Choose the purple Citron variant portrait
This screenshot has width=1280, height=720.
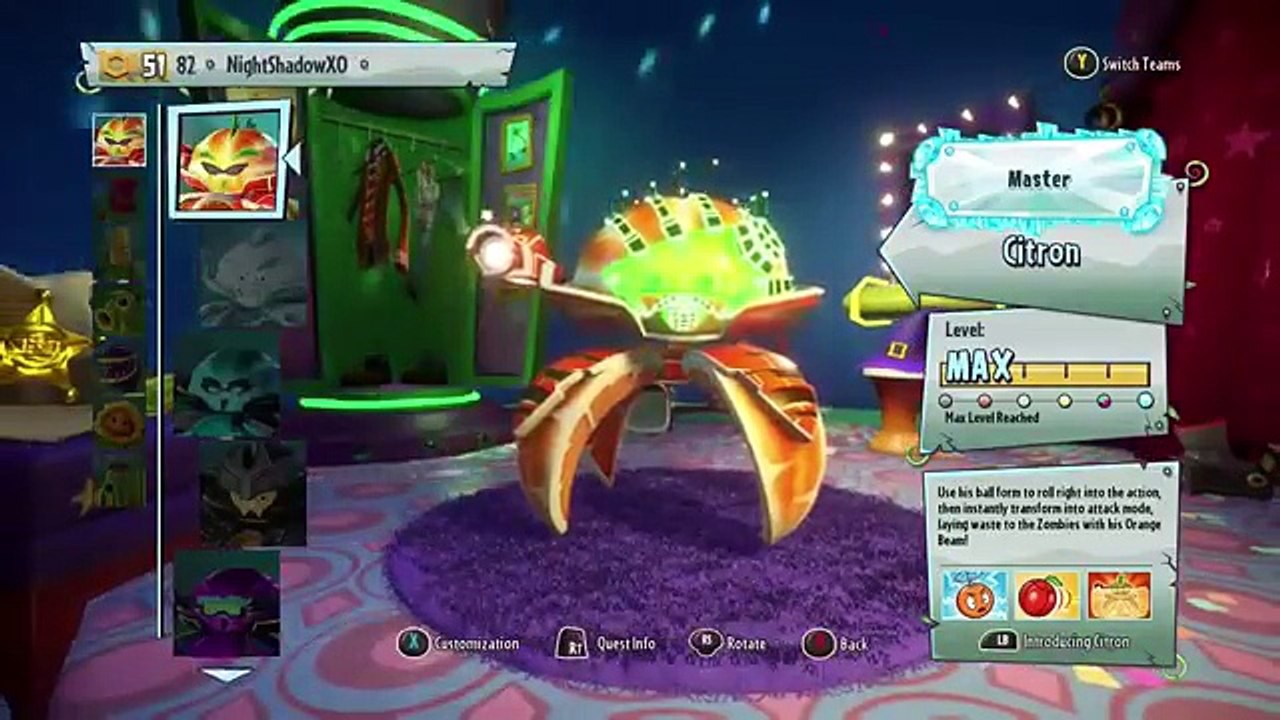[226, 604]
